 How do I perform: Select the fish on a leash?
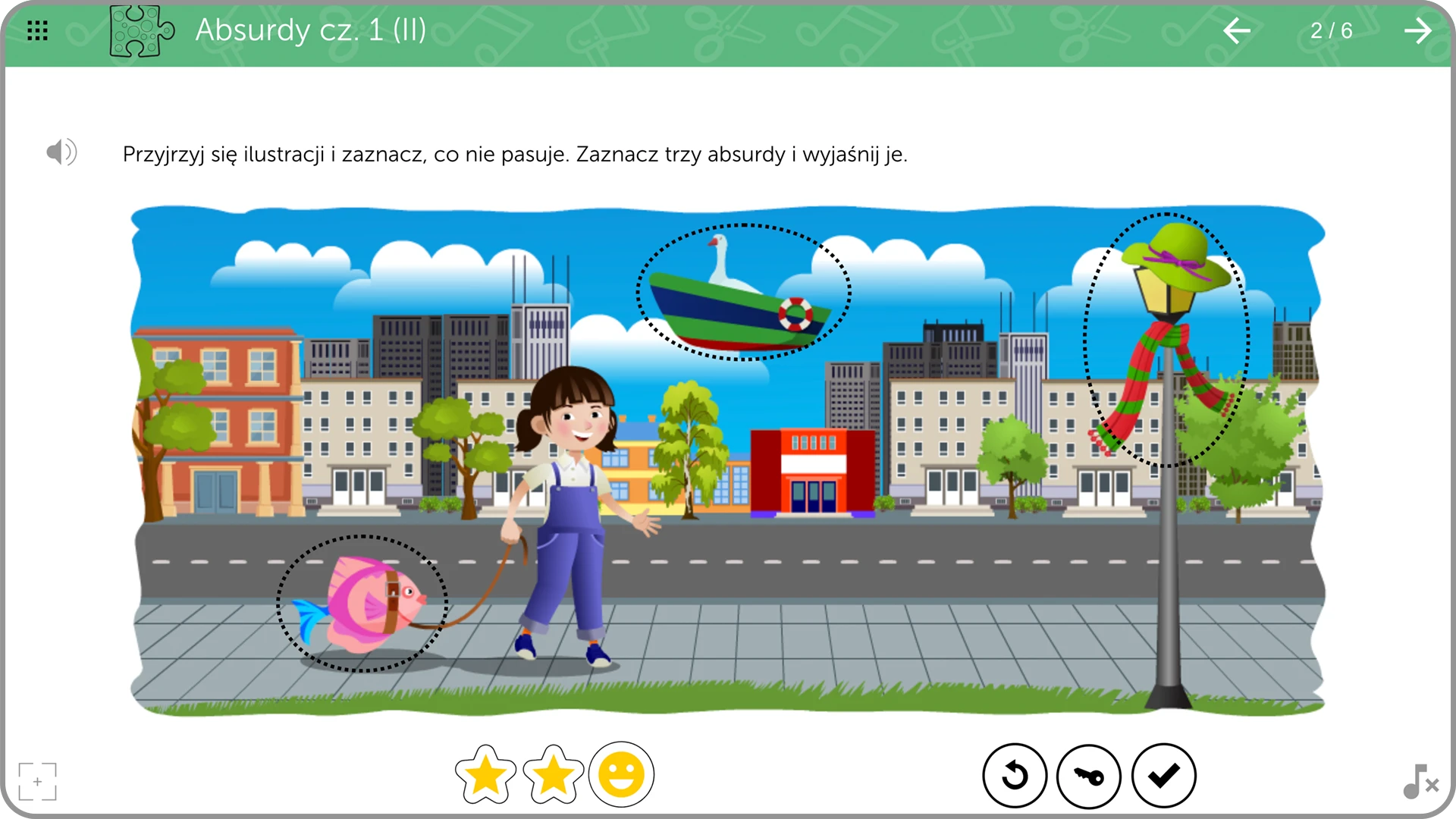tap(362, 599)
